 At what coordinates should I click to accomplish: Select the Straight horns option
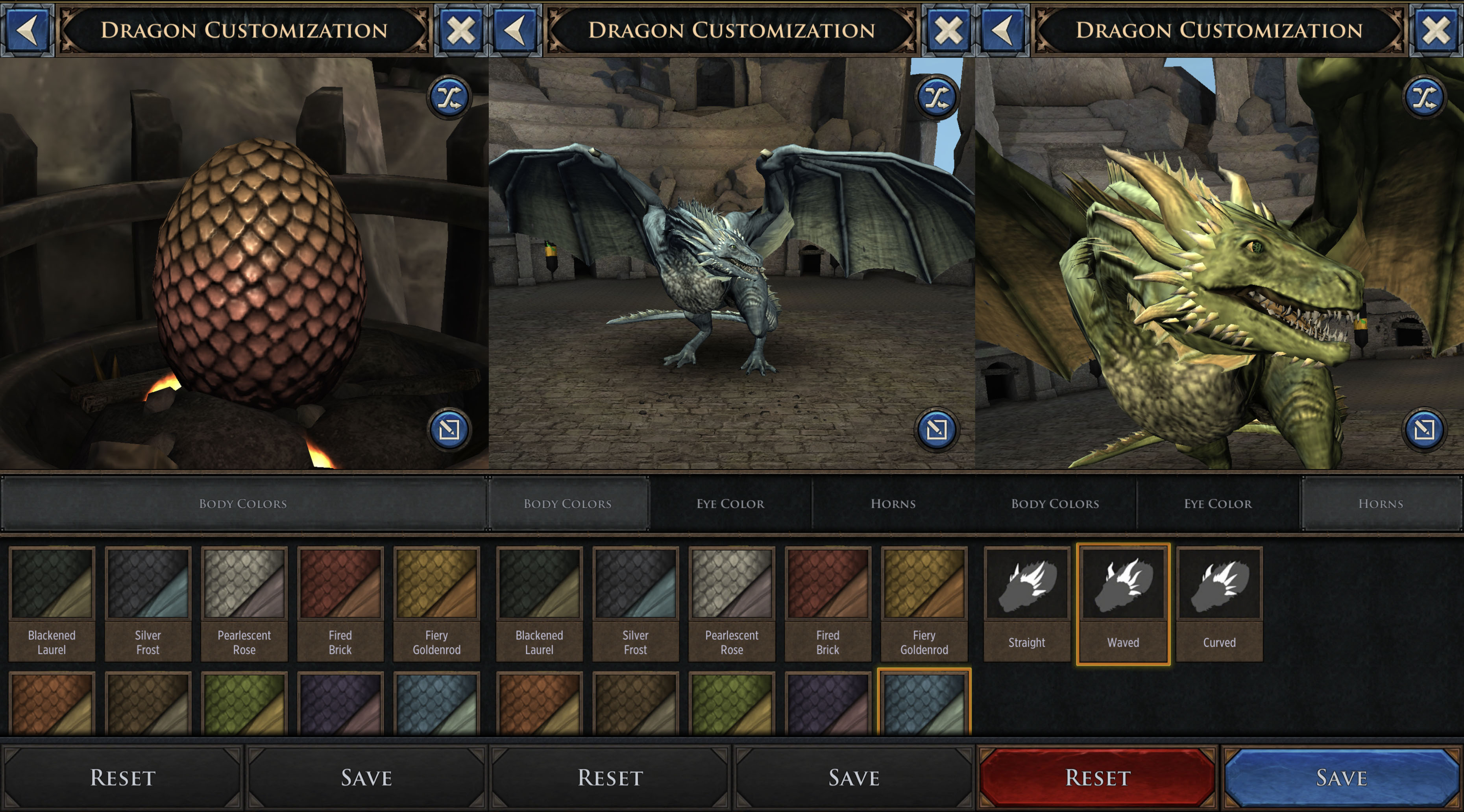[1026, 603]
